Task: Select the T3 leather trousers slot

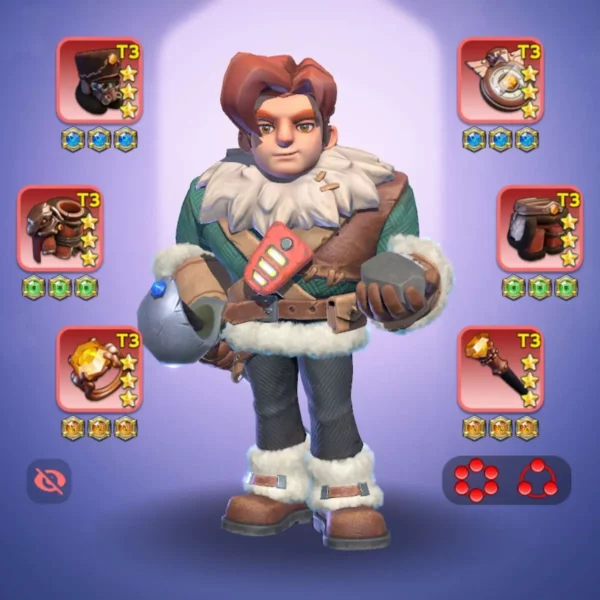Action: tap(540, 229)
